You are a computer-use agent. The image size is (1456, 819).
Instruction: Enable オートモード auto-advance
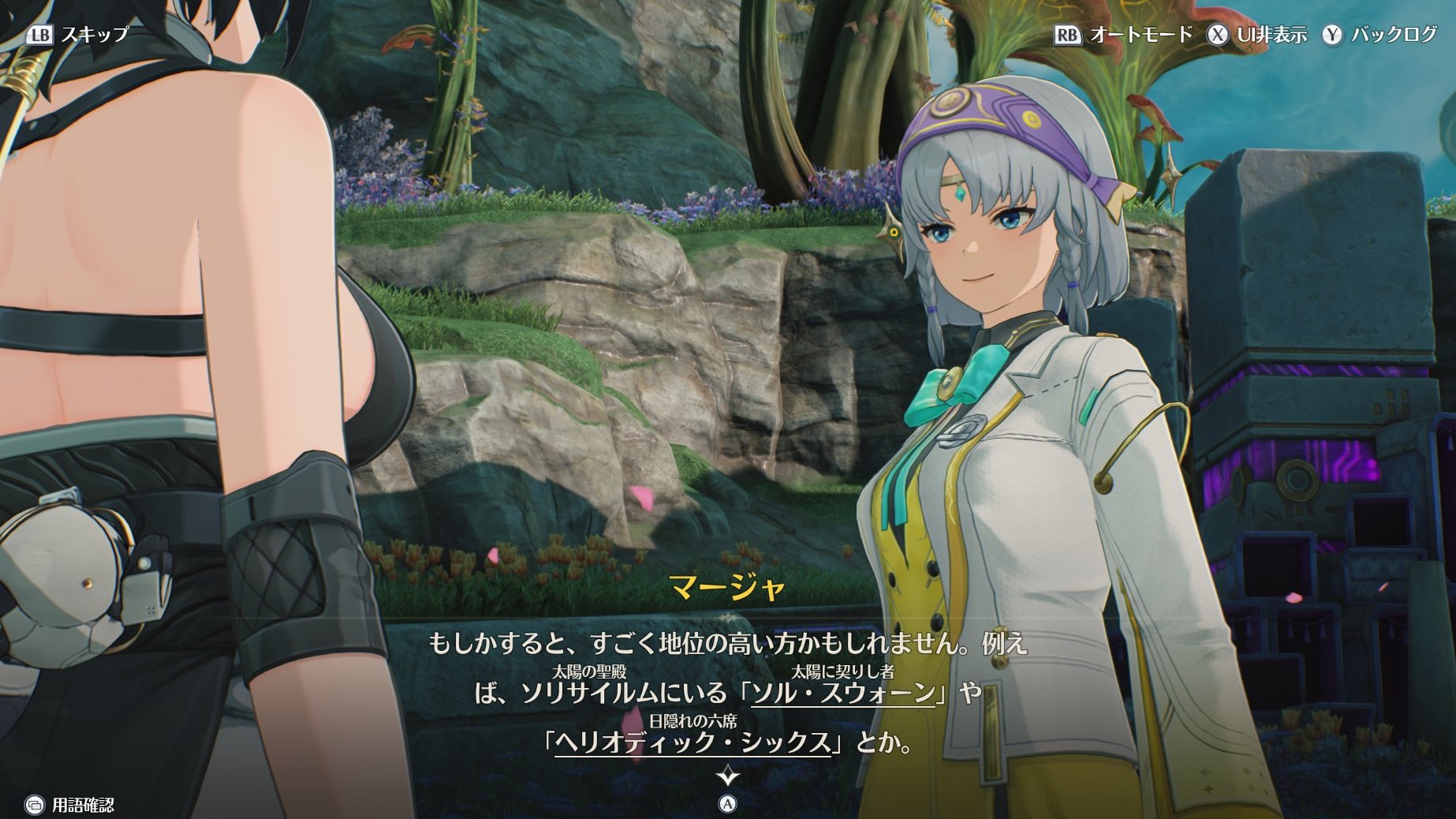[1124, 35]
